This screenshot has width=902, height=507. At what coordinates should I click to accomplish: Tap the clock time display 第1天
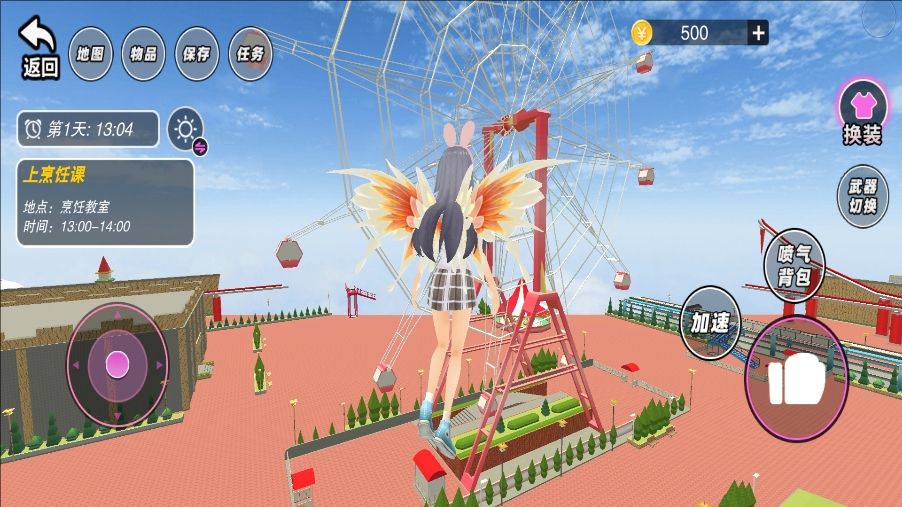88,128
